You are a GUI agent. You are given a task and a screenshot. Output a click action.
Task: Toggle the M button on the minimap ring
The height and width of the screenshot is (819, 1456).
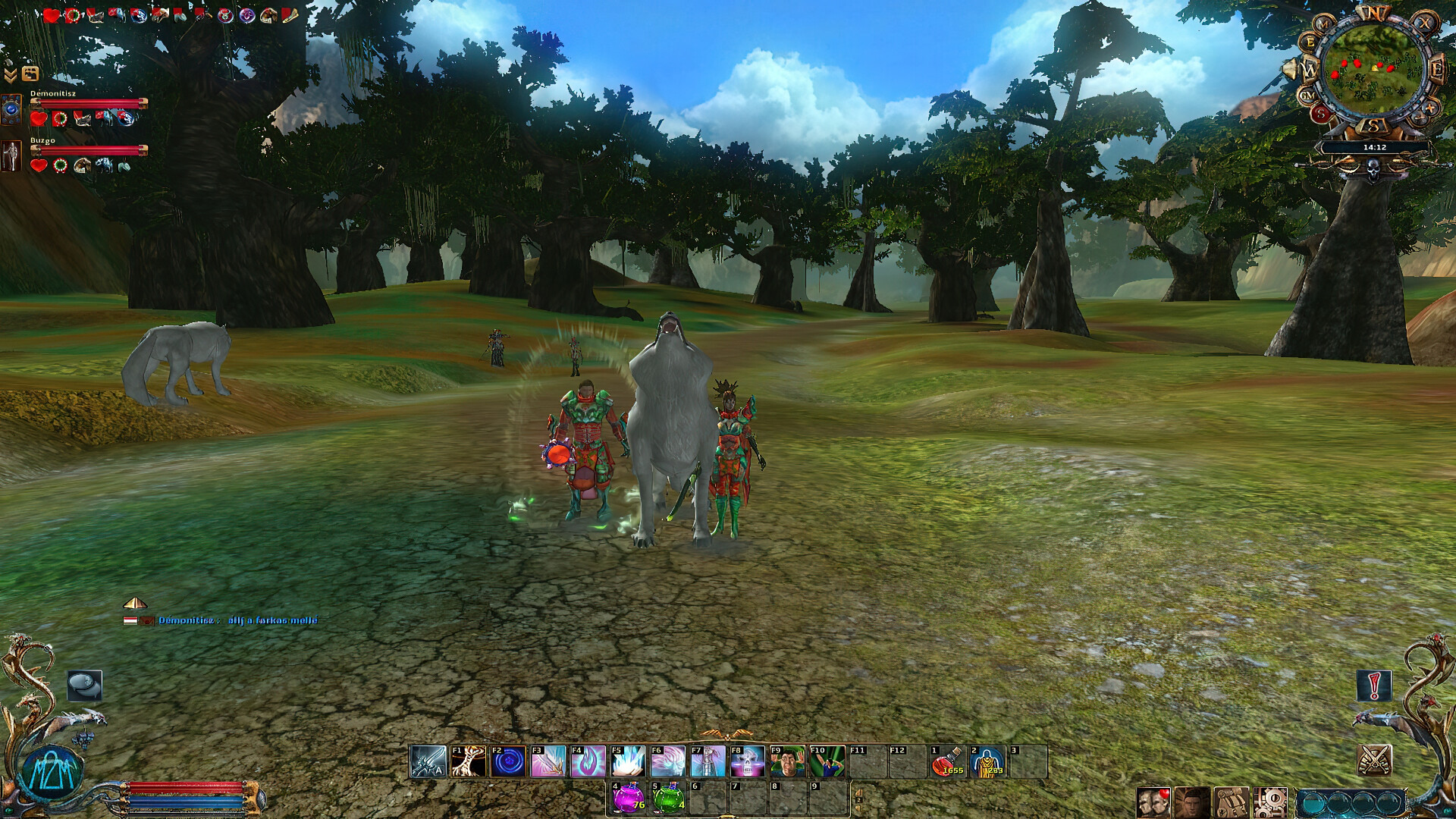(1323, 24)
